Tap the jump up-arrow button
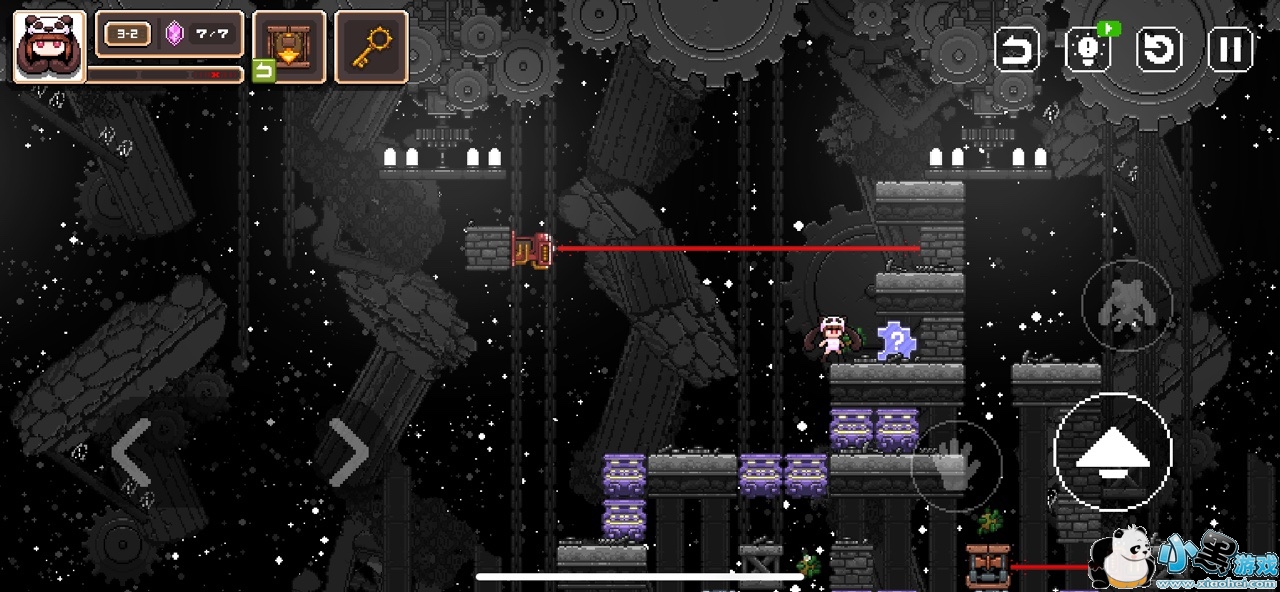 point(1112,452)
